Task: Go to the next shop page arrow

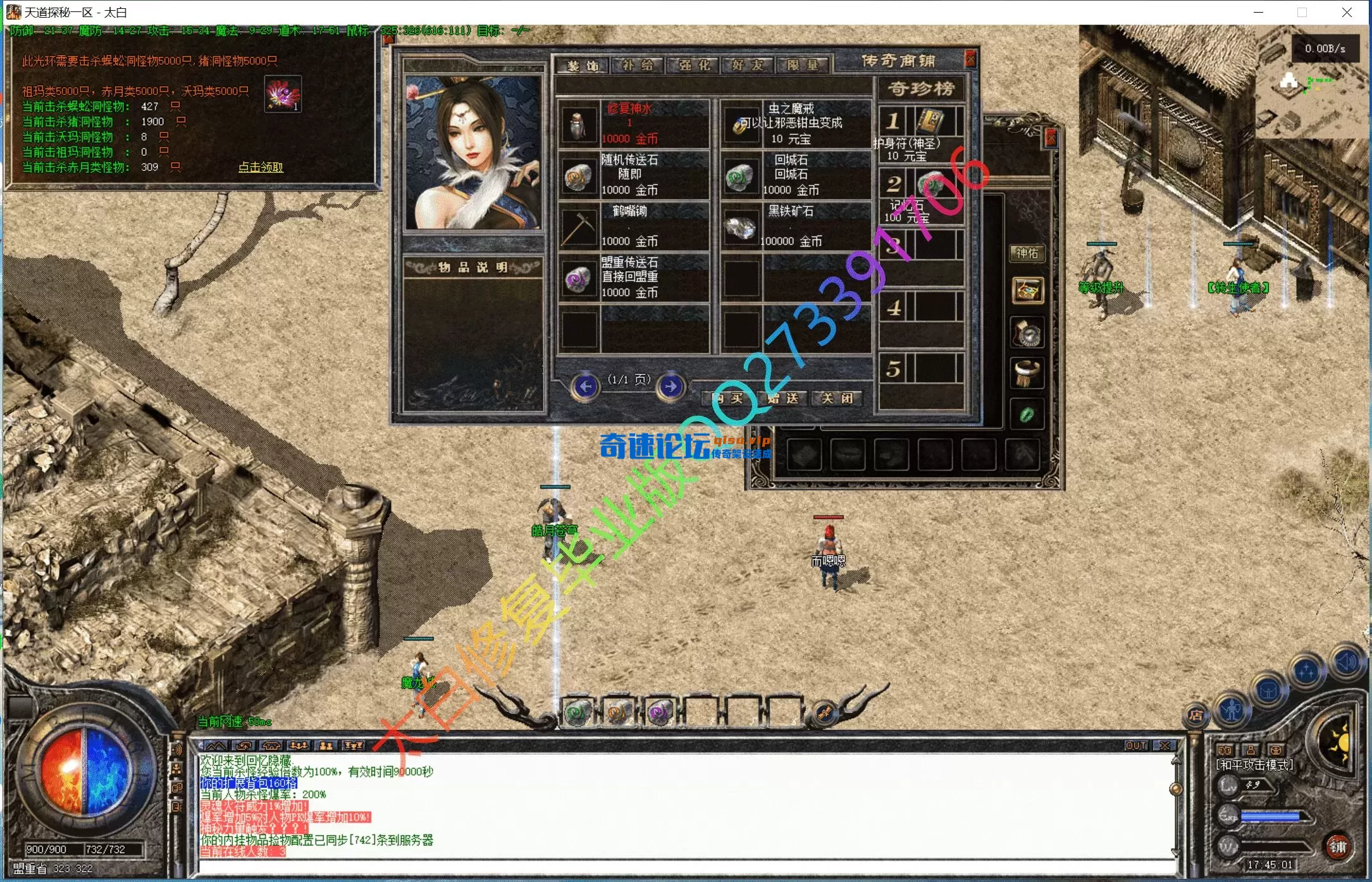Action: (x=671, y=385)
